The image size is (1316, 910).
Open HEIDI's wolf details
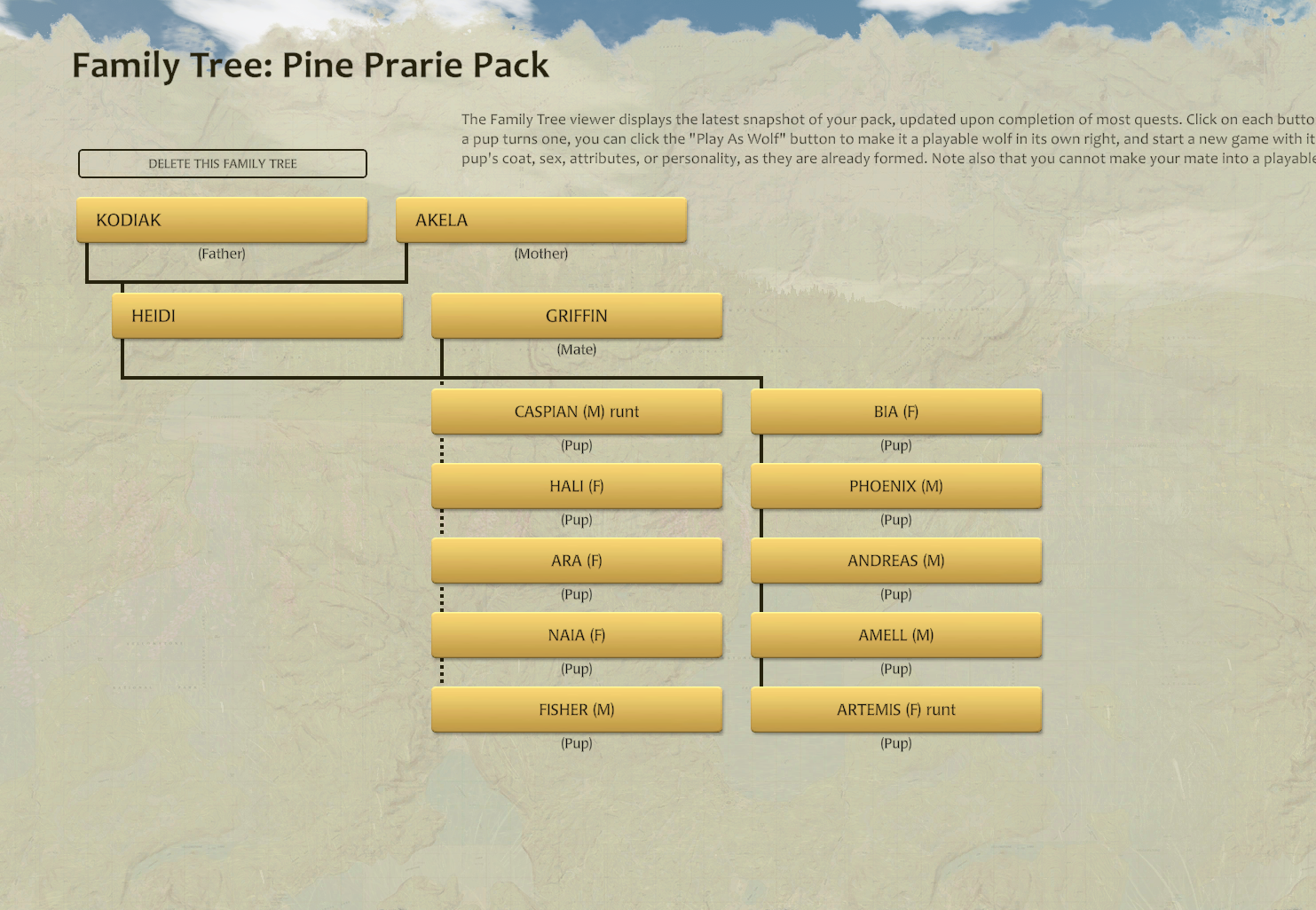[257, 315]
